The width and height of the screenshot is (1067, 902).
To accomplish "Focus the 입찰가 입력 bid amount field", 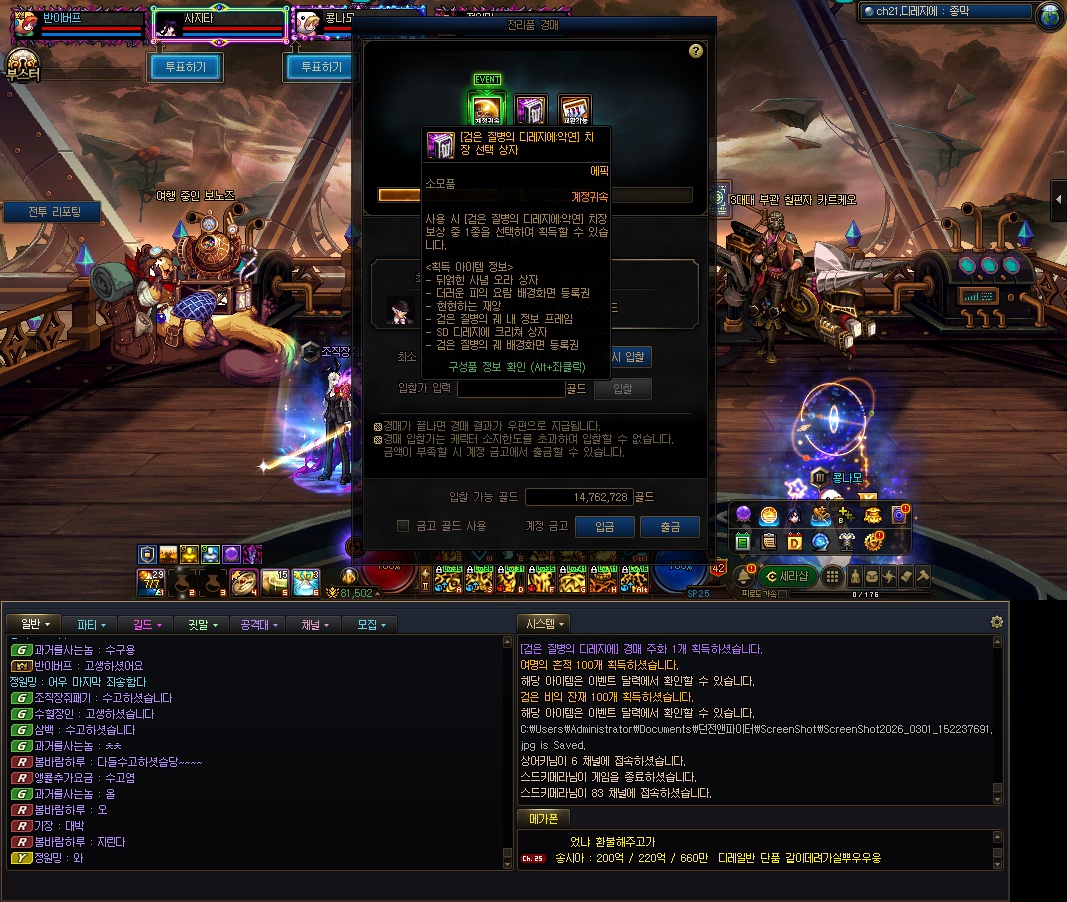I will click(511, 388).
